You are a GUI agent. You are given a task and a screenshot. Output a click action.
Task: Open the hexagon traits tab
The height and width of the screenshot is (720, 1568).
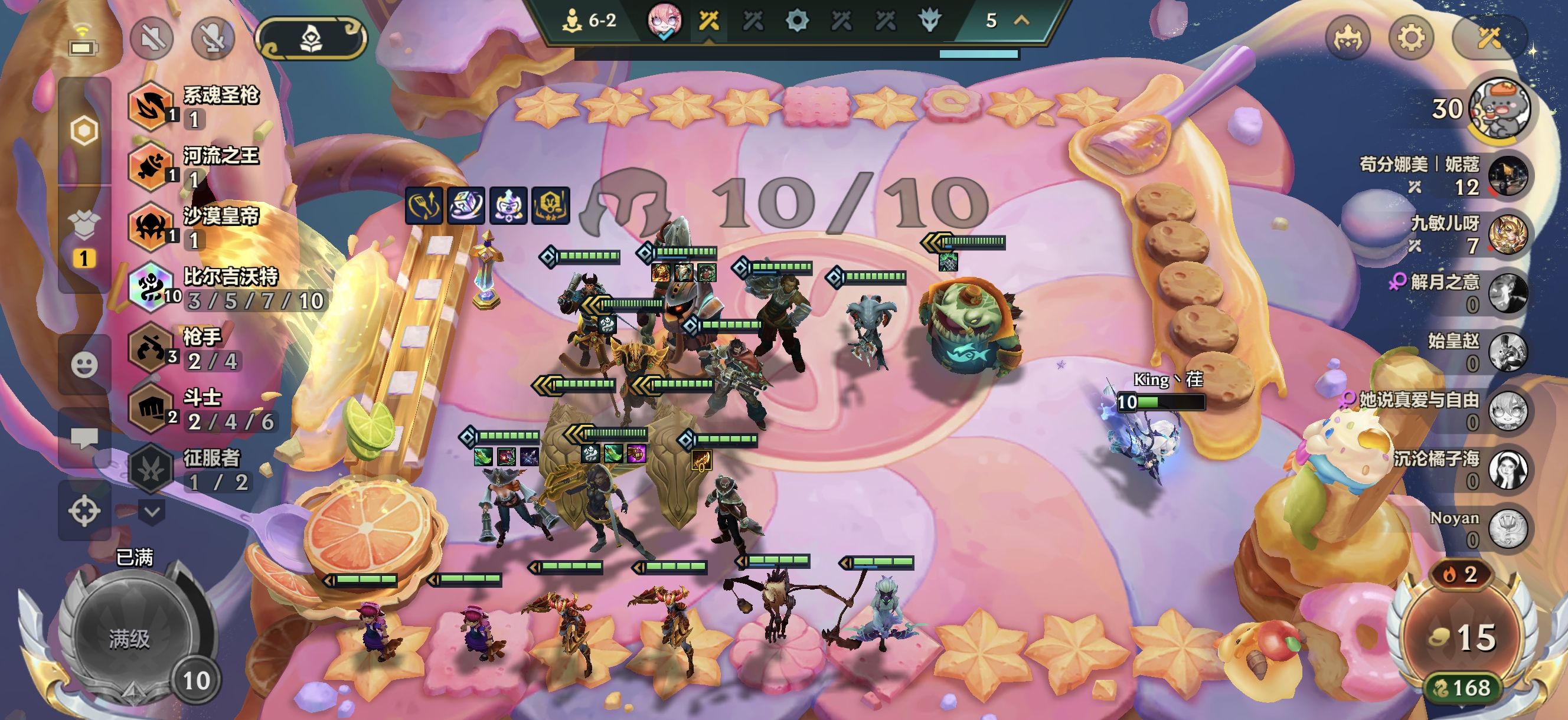84,131
